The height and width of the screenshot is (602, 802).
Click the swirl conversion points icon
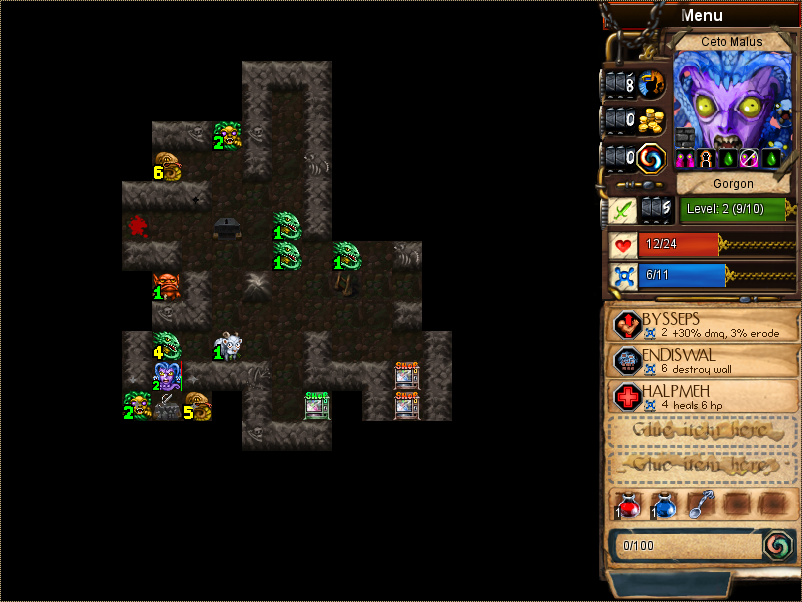click(652, 157)
